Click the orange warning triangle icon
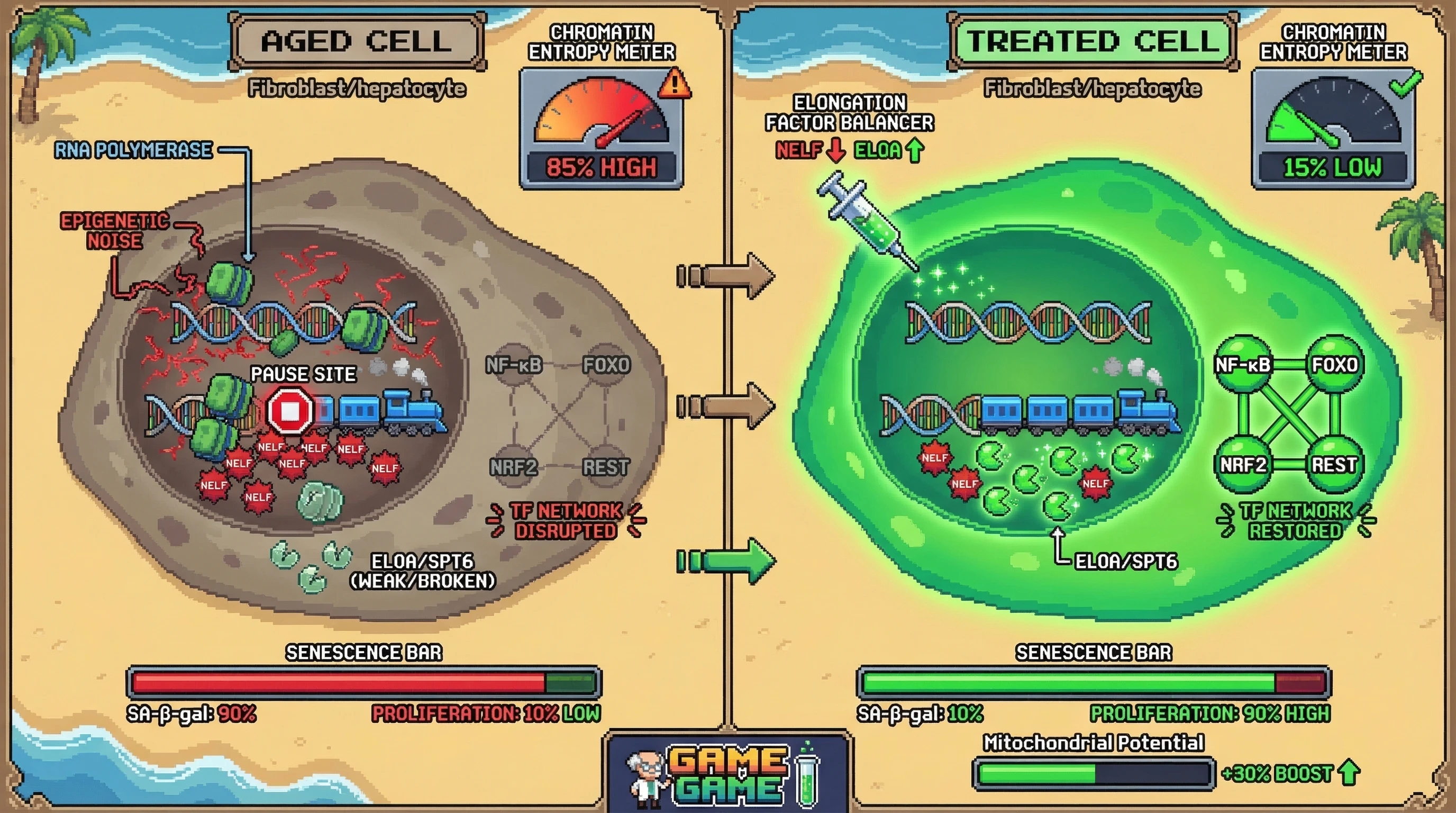The width and height of the screenshot is (1456, 813). click(x=675, y=85)
